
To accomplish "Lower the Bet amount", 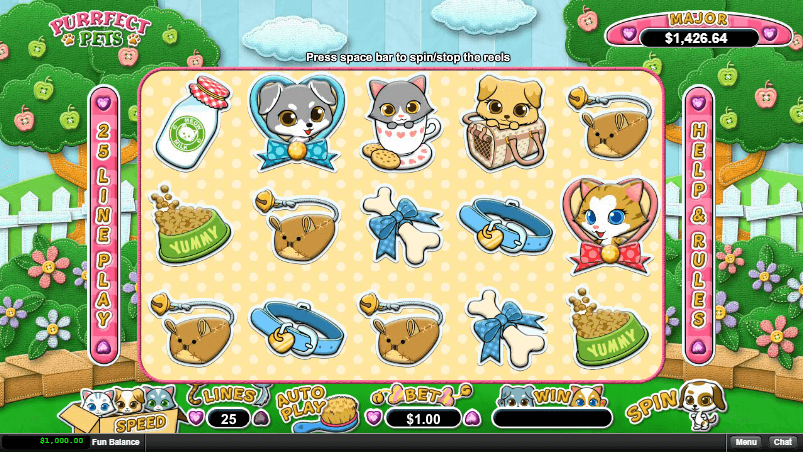I will pos(374,418).
